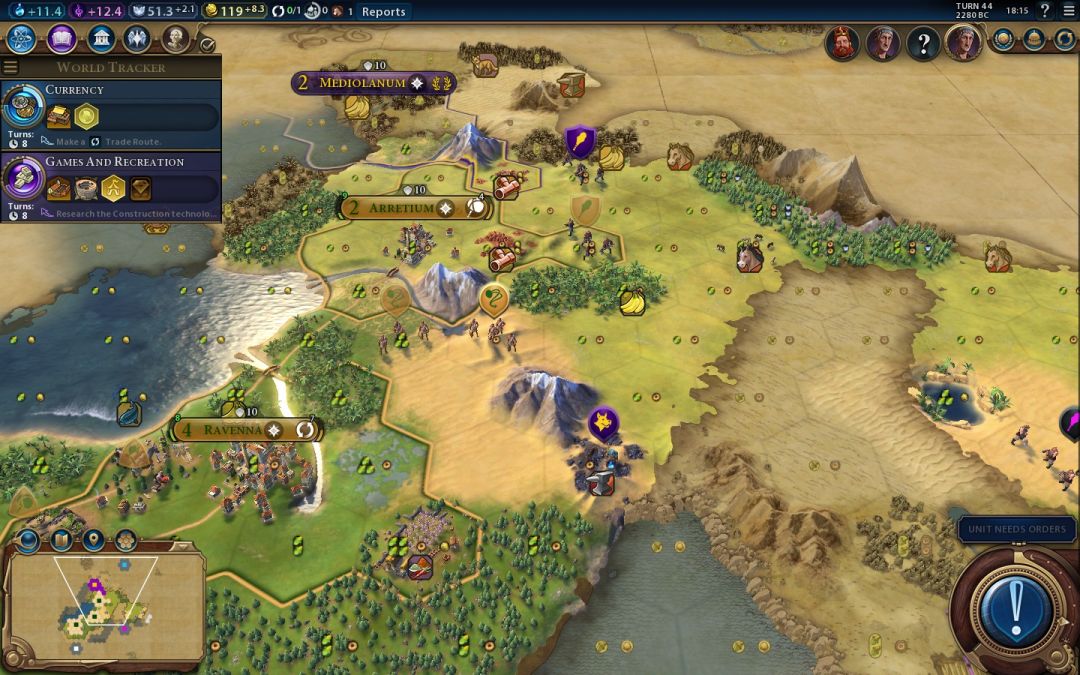Open the civics tree

(x=61, y=39)
